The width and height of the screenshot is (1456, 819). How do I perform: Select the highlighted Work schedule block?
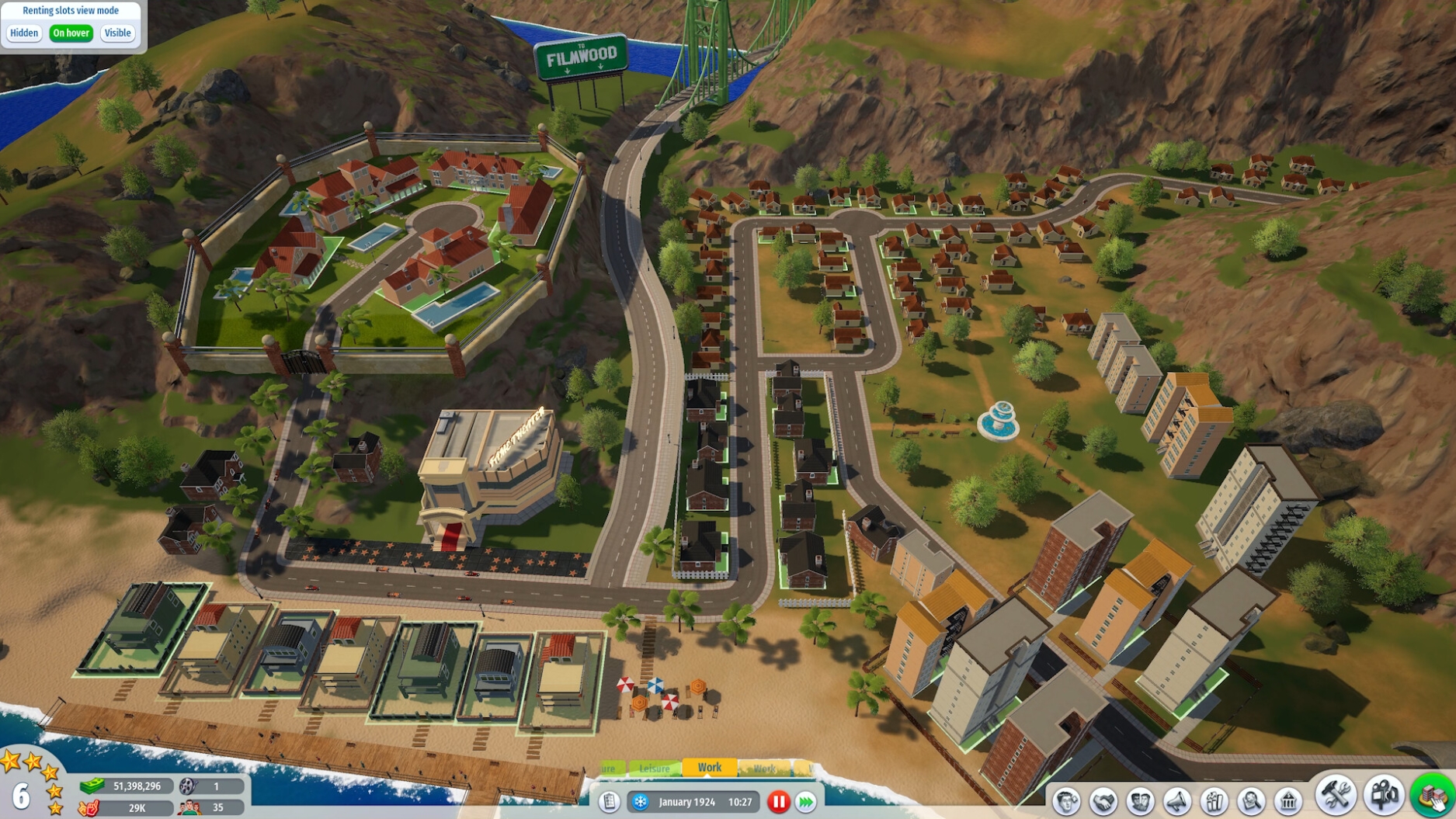pyautogui.click(x=709, y=768)
